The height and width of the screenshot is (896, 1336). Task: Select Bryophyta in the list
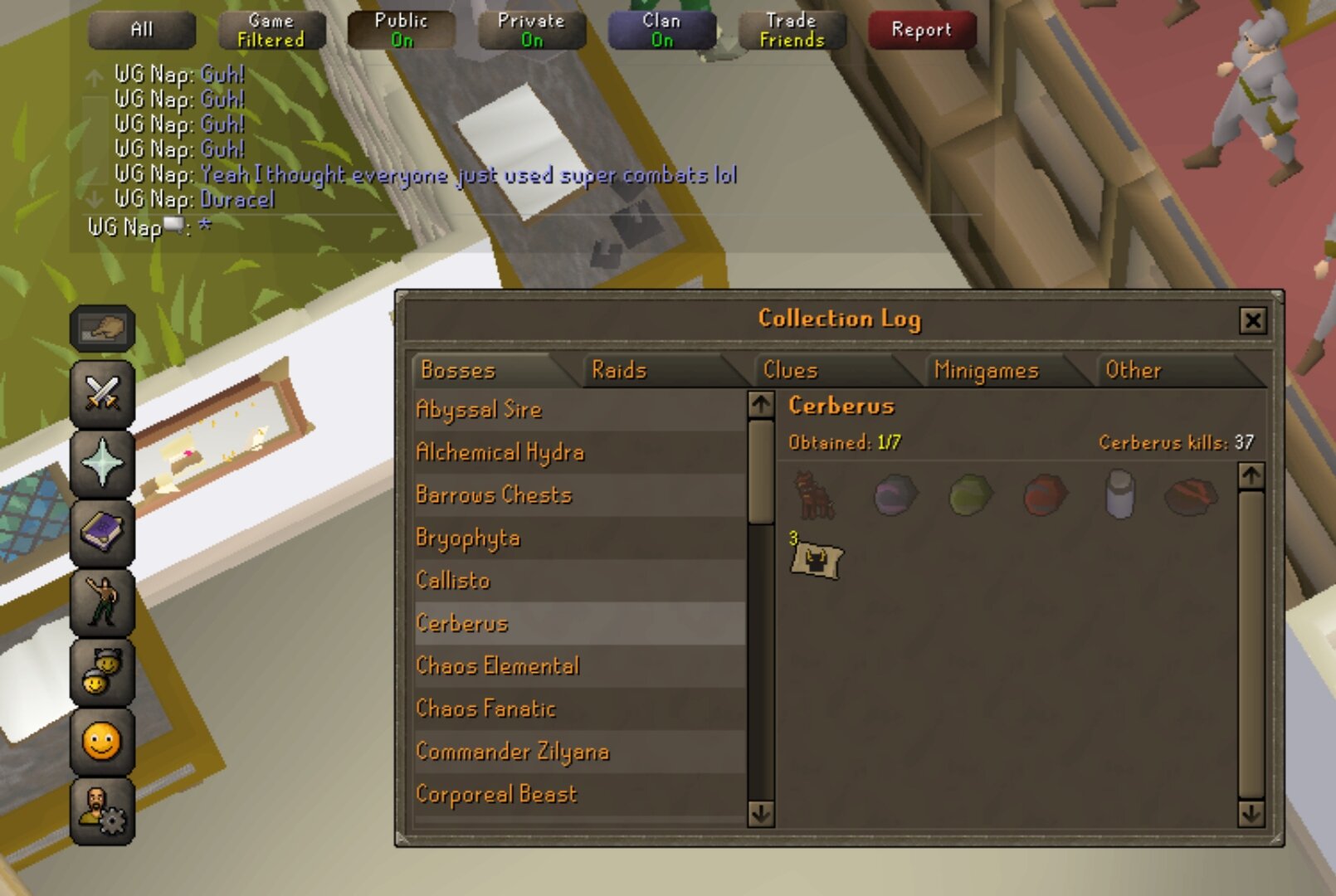[x=467, y=538]
